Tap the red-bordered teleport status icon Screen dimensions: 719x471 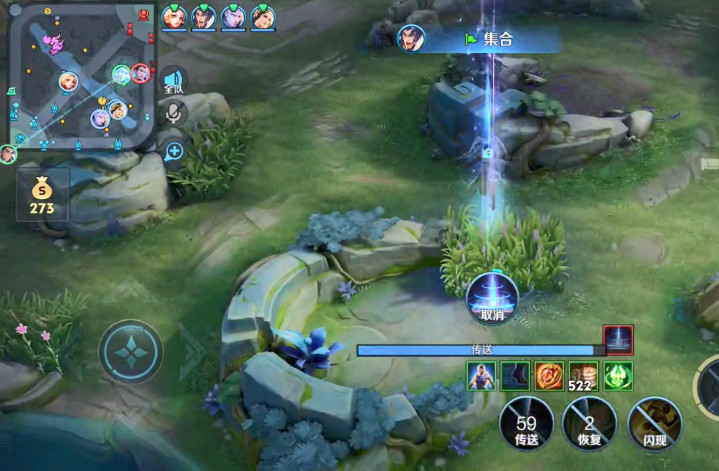[x=618, y=340]
